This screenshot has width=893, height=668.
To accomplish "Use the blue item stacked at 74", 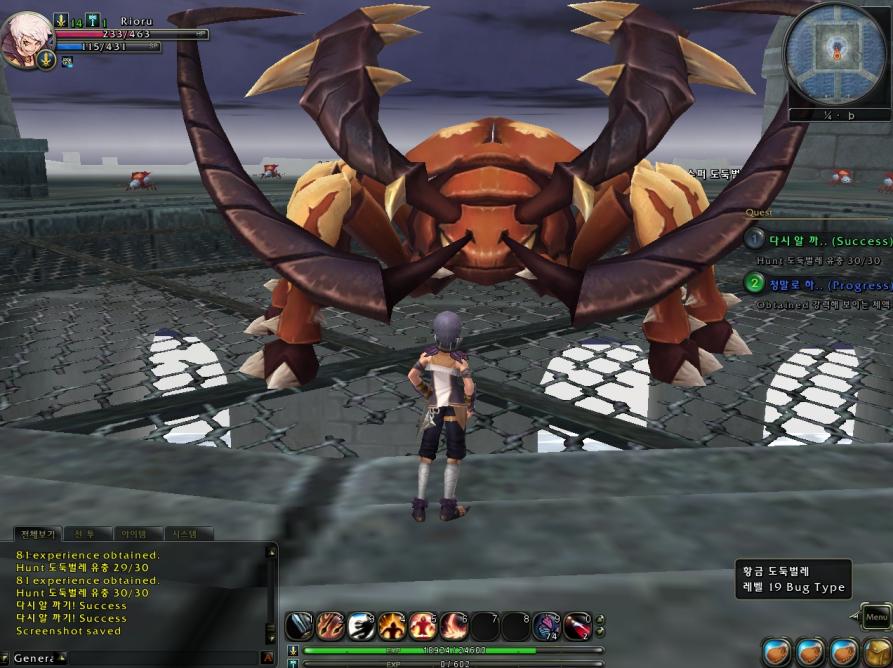I will click(546, 627).
